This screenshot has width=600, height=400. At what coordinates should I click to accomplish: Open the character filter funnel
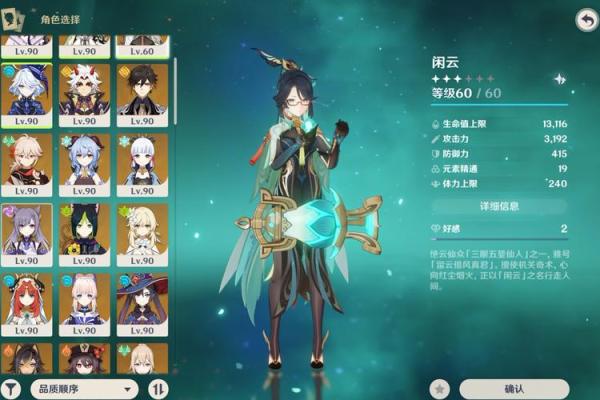pyautogui.click(x=14, y=388)
